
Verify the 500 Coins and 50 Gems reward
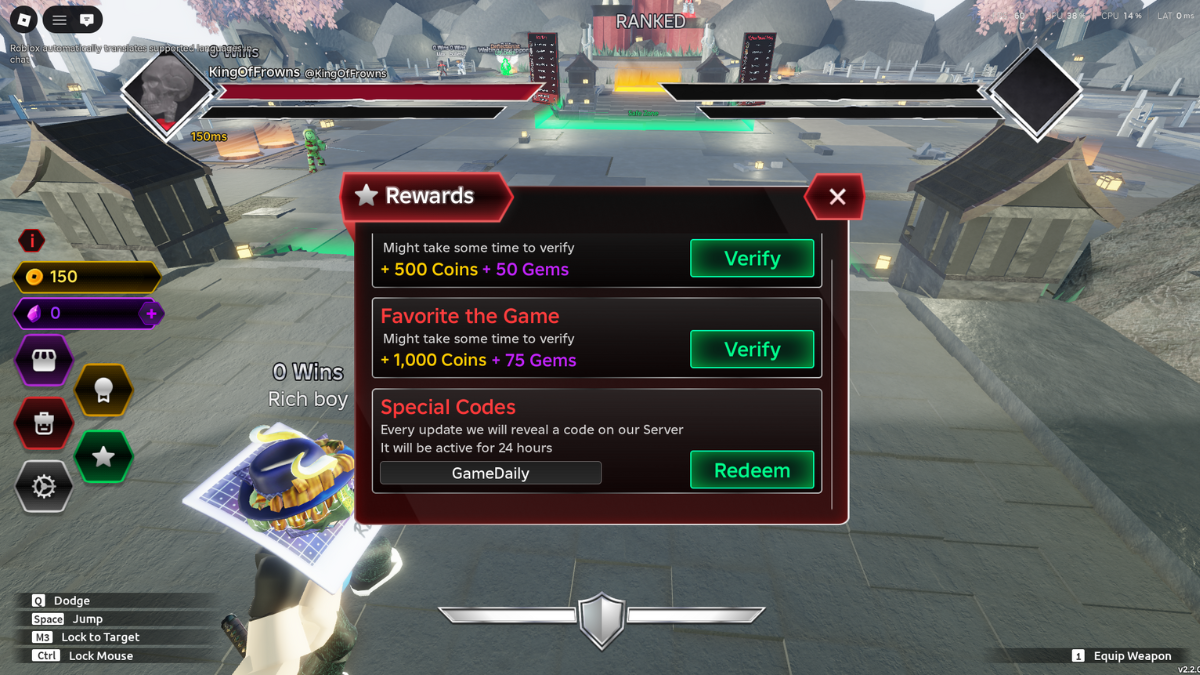tap(752, 258)
